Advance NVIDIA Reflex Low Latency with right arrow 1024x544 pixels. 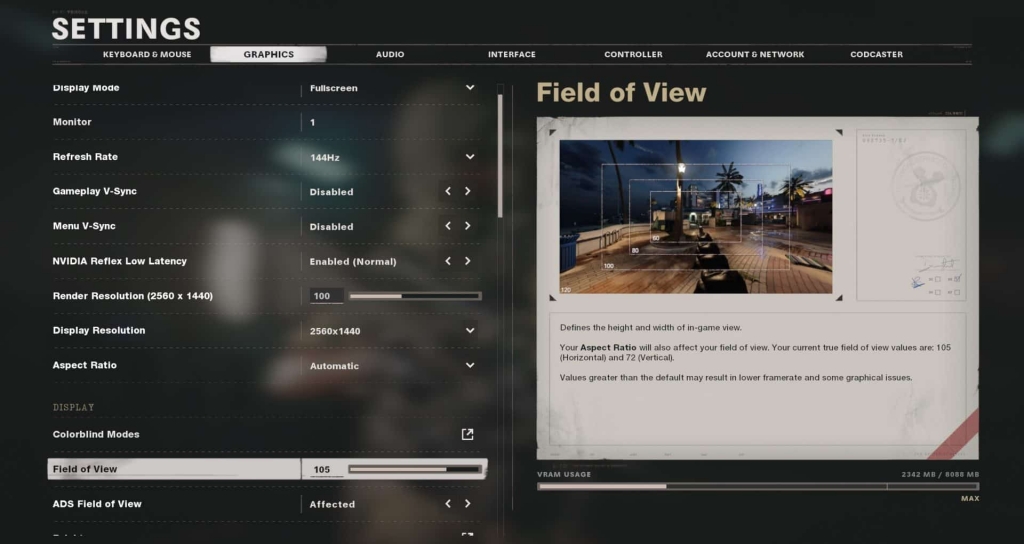point(467,261)
